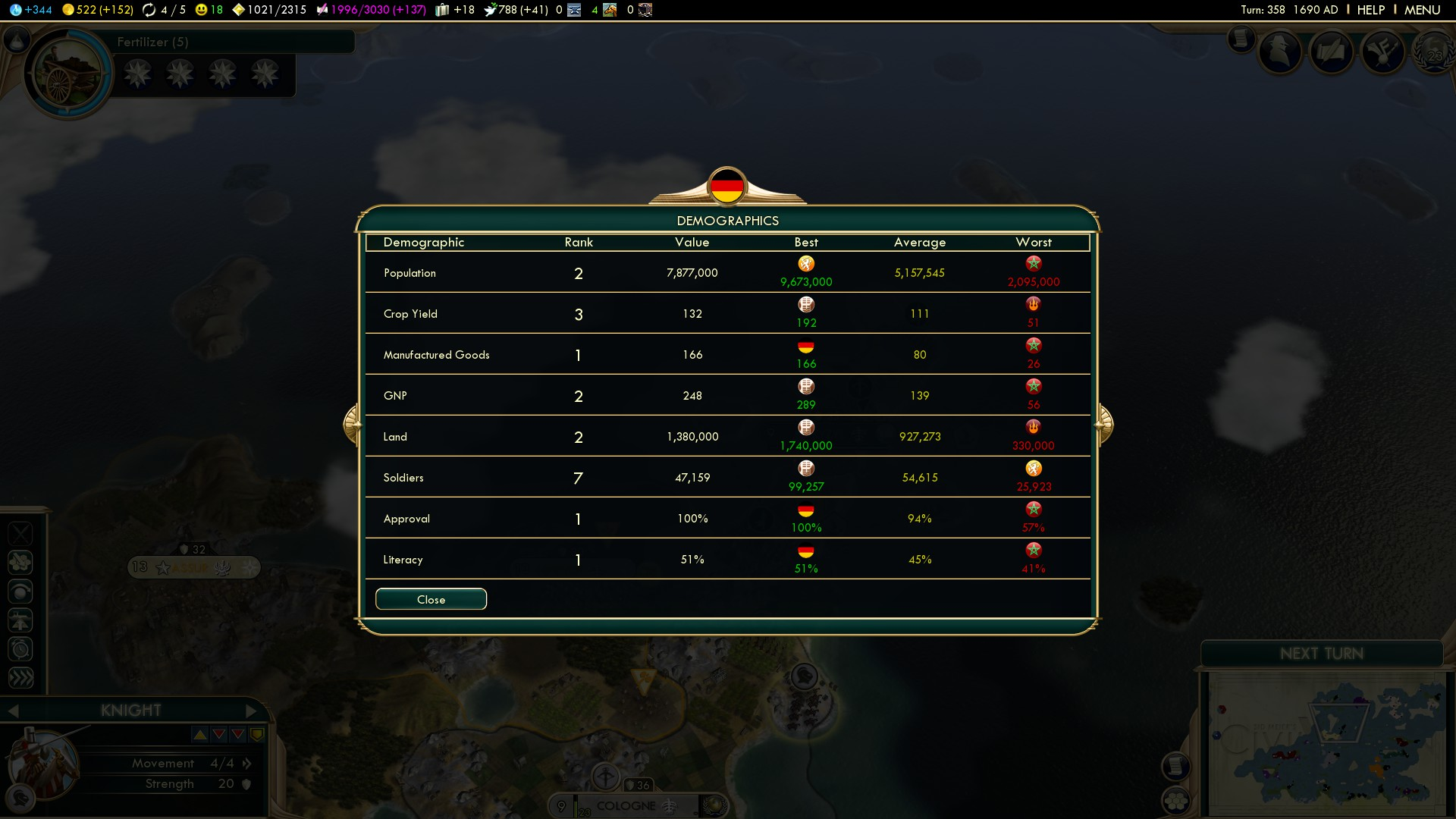
Task: Open the spy espionage notification icon
Action: [x=1281, y=52]
